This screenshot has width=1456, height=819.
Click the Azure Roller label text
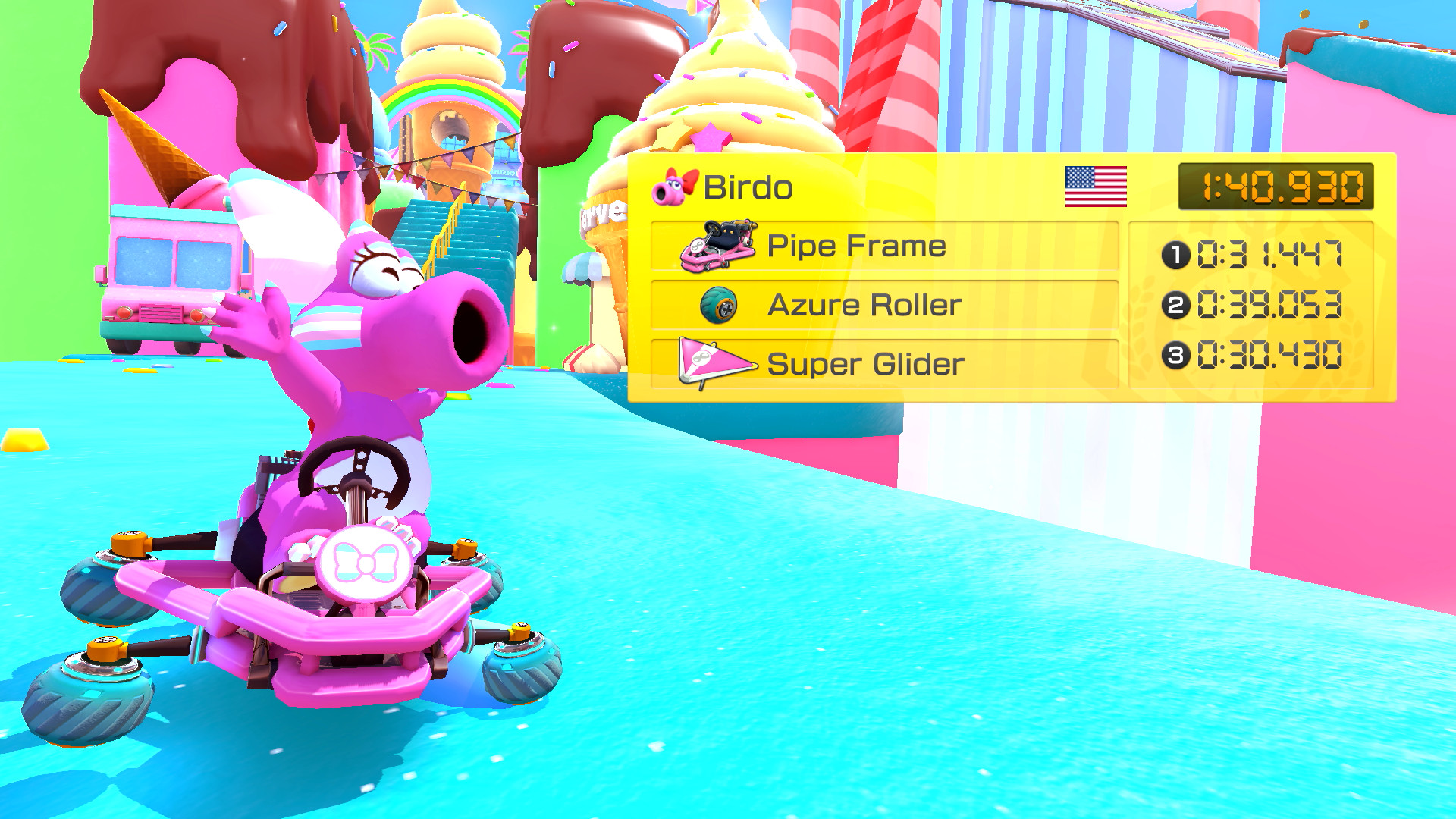coord(864,305)
